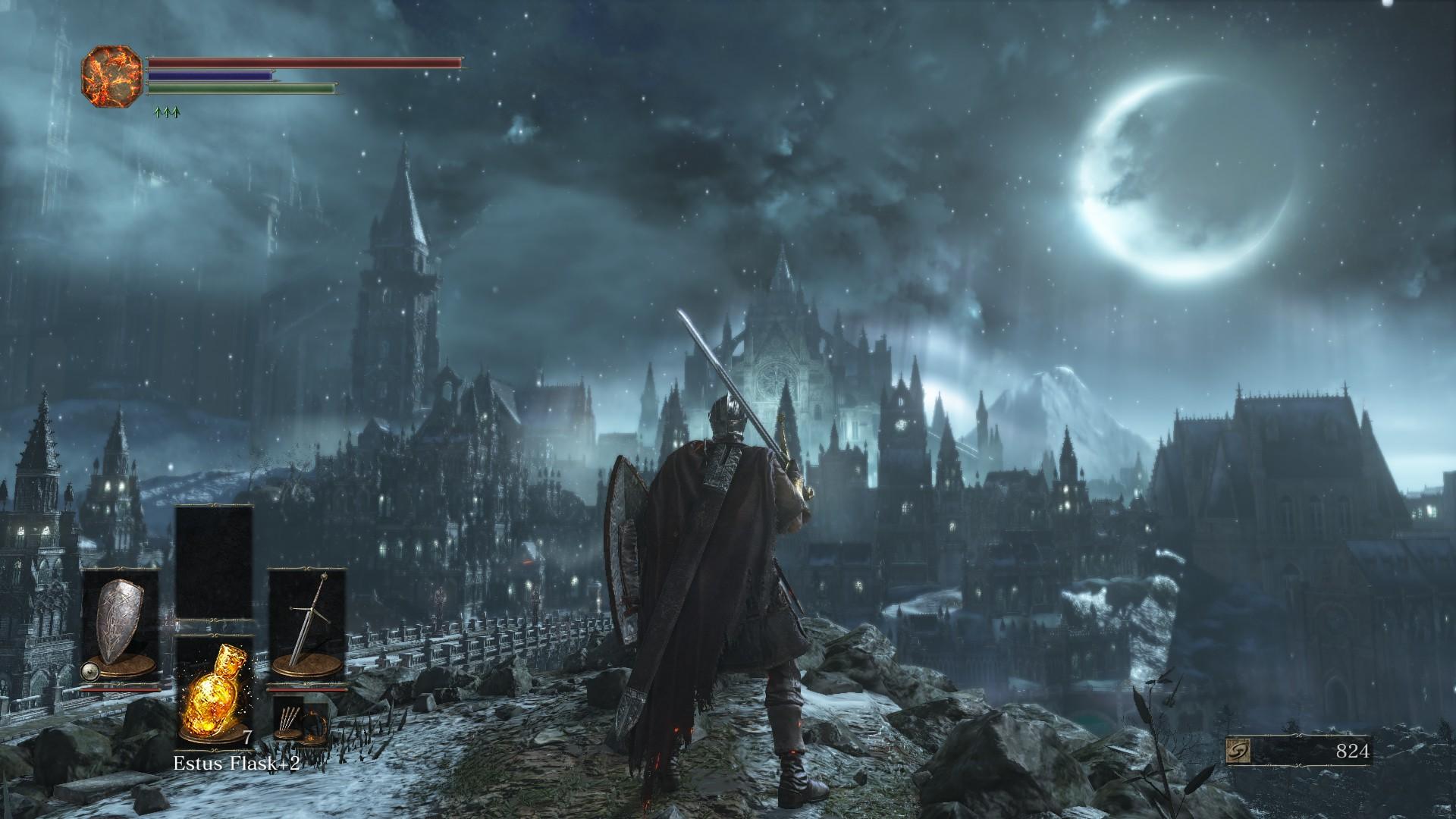
Task: Click the fiery ember emblem beside the bars
Action: click(112, 77)
